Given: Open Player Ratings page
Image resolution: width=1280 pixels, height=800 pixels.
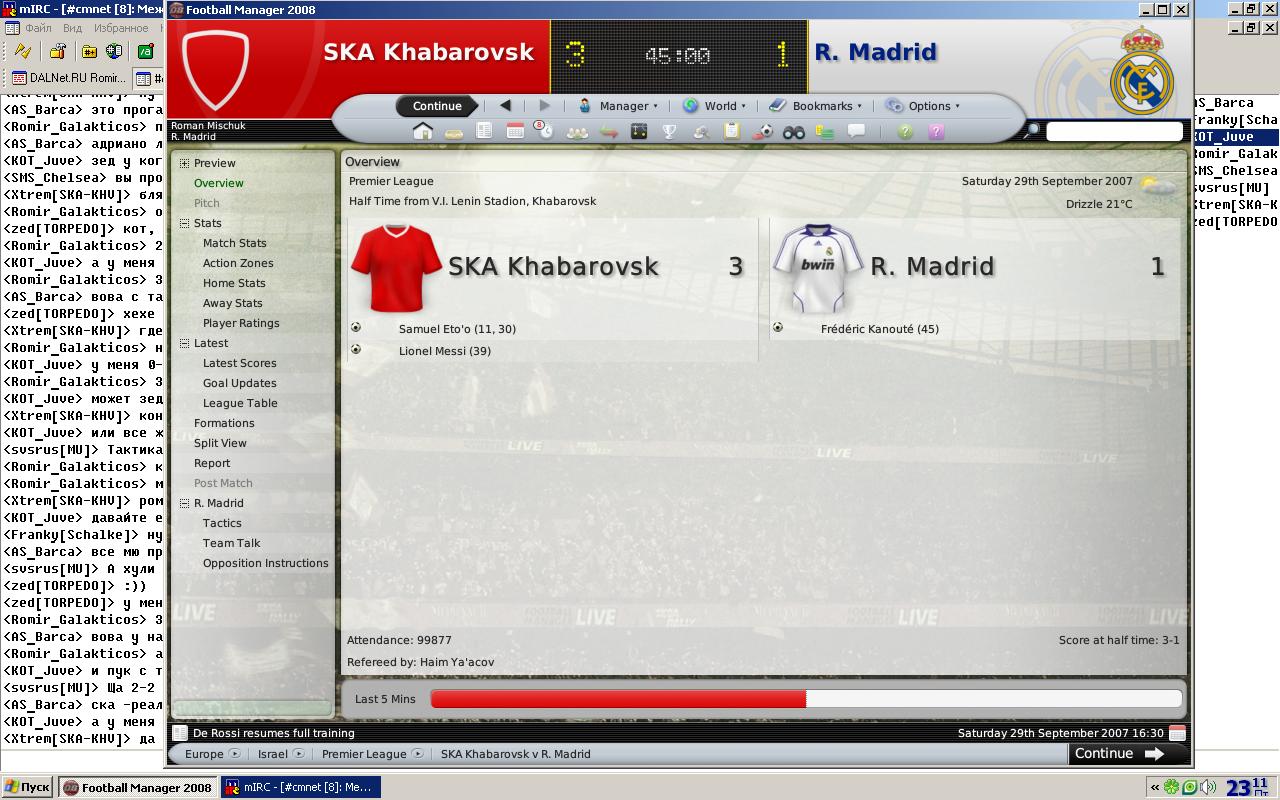Looking at the screenshot, I should coord(241,323).
